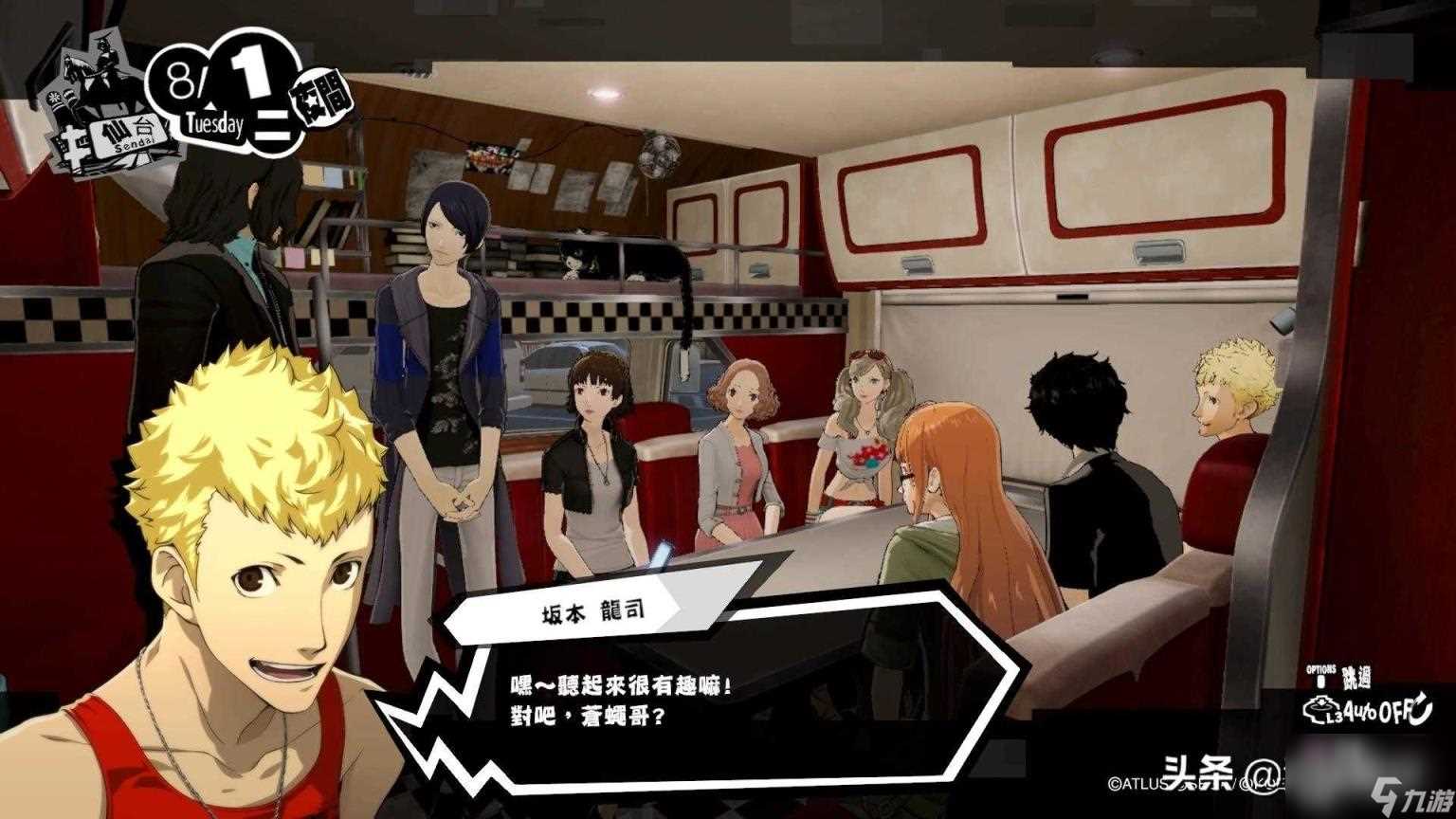
Task: Click the Tuesday weekday label icon
Action: coord(216,123)
